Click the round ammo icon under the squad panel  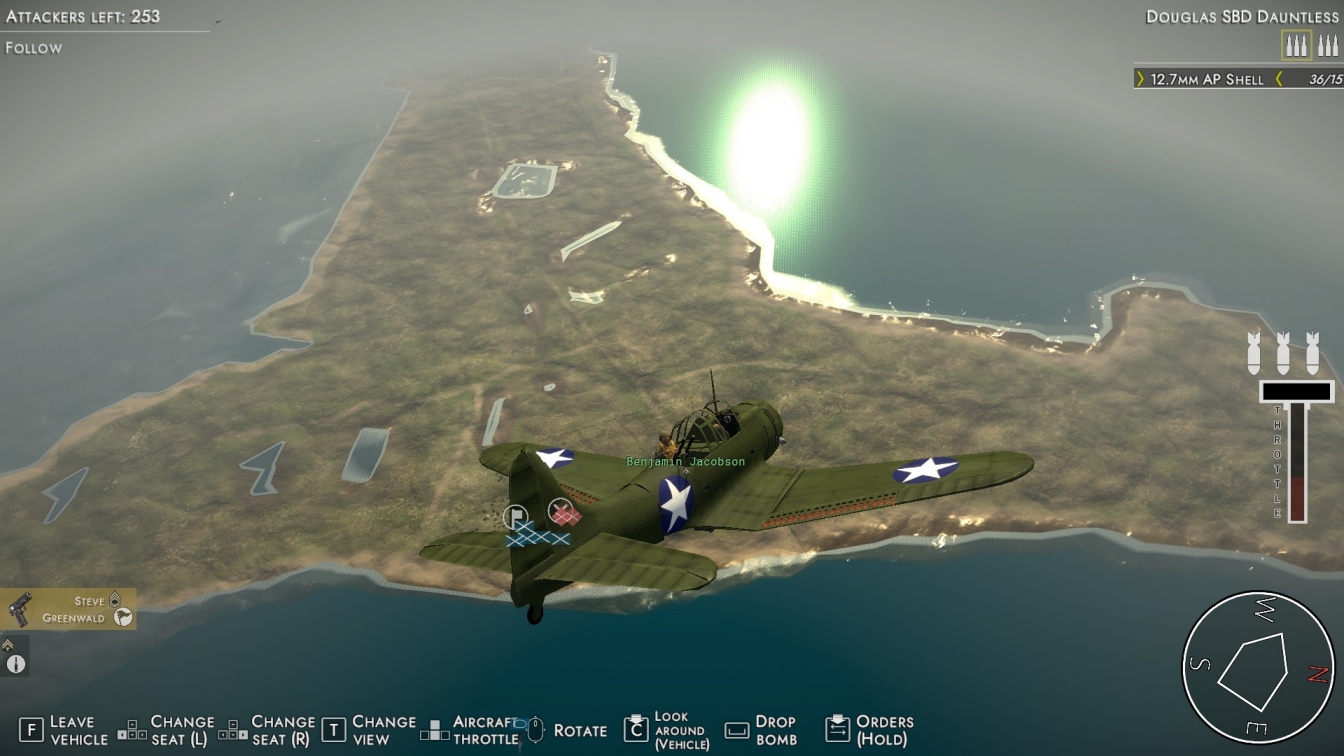(15, 664)
